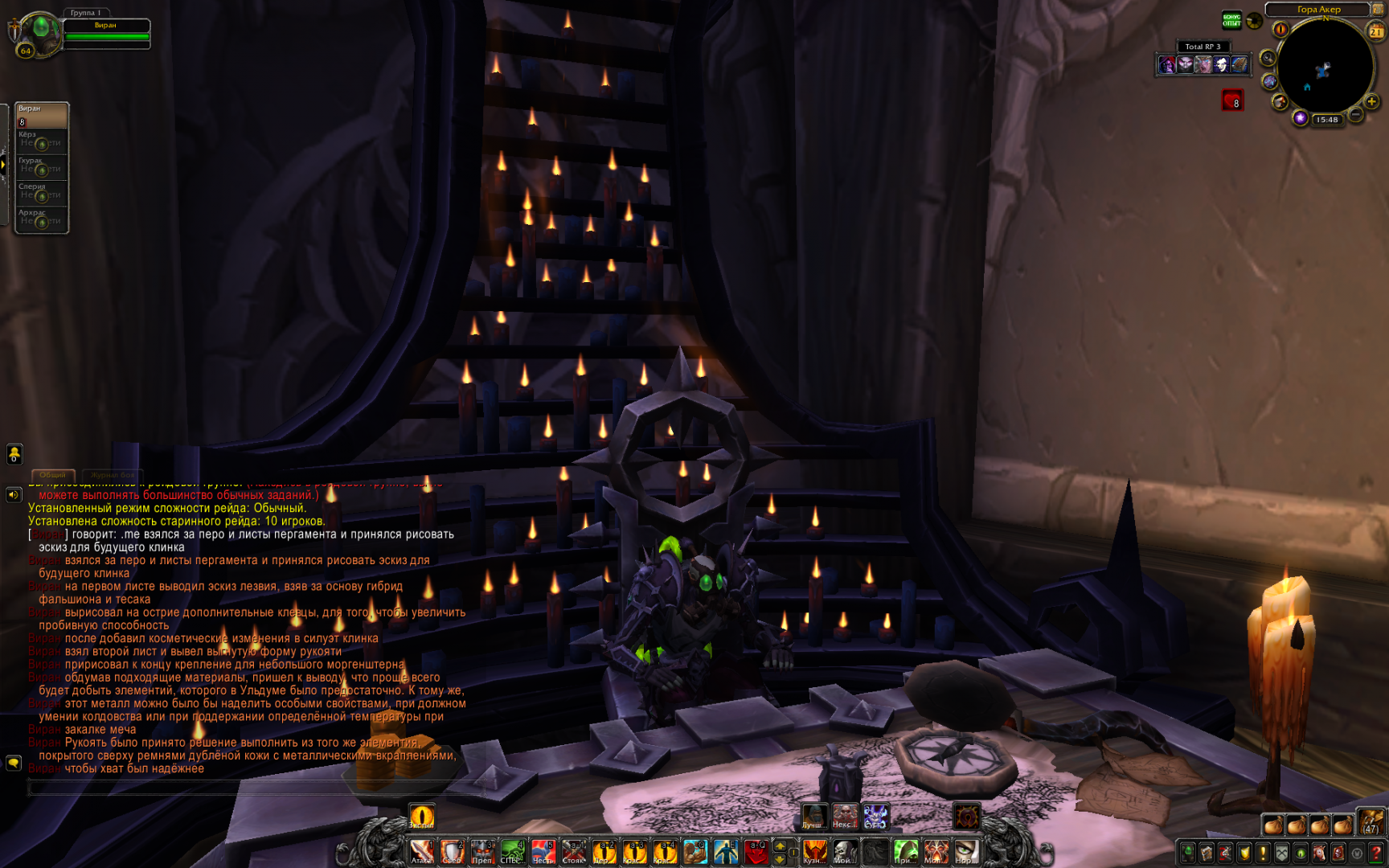Open the red question mark help button
Screen dimensions: 1389x868
pos(1377,854)
